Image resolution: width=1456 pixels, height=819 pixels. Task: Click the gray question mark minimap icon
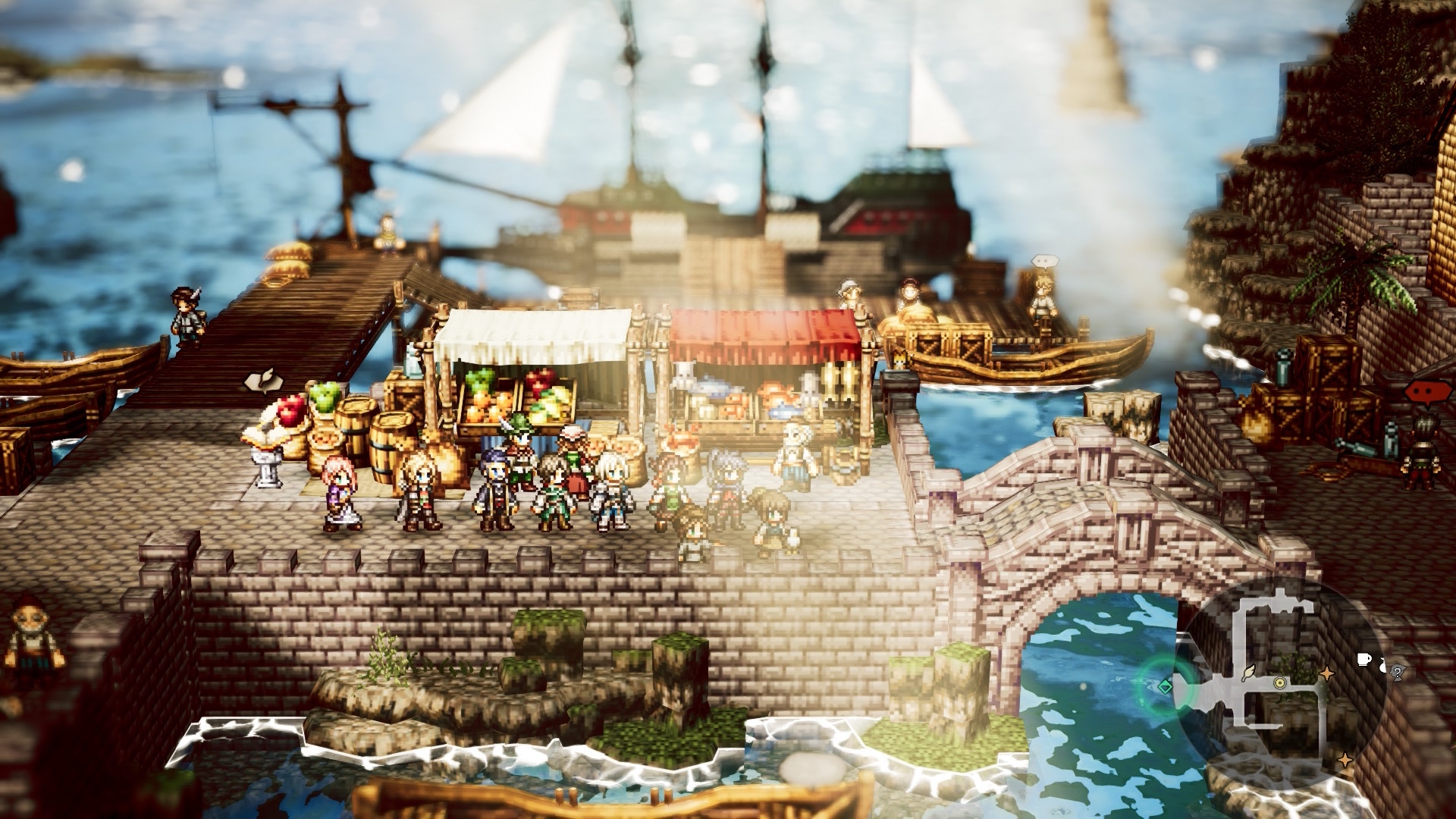[x=1398, y=670]
